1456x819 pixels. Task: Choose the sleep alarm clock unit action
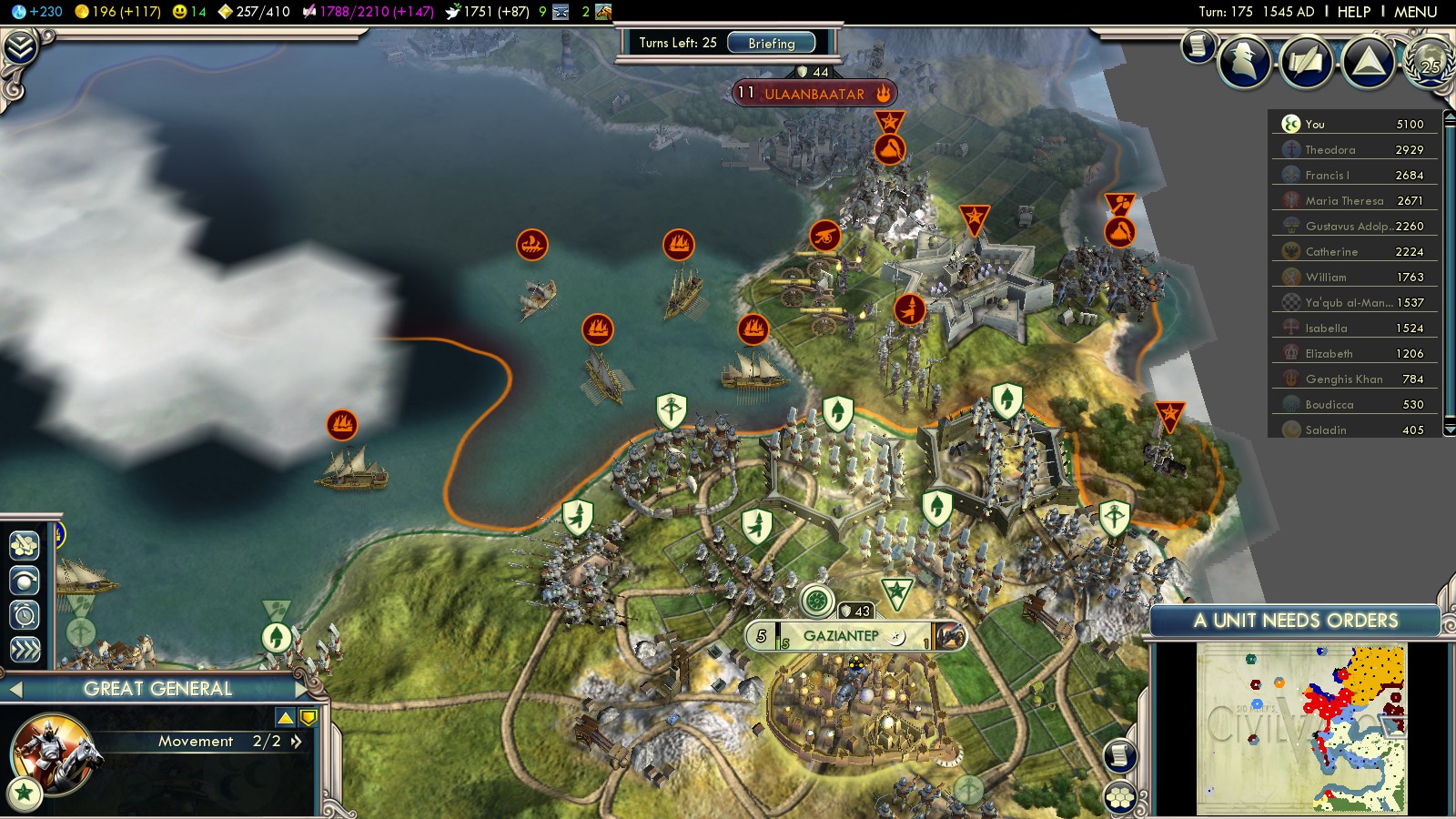point(25,615)
